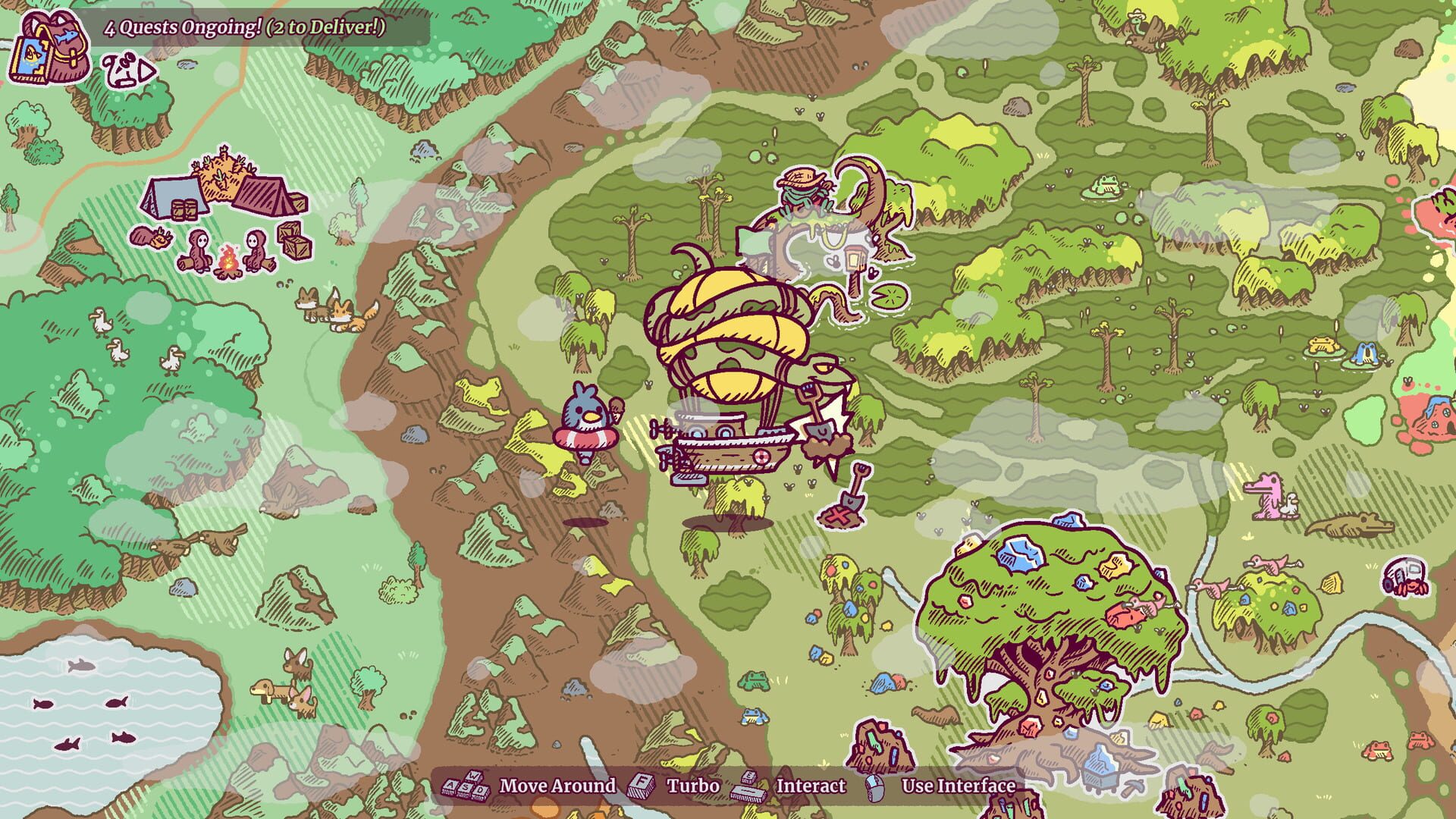Select the scarecrow atop the swamp hut
This screenshot has height=819, width=1456.
pyautogui.click(x=800, y=186)
